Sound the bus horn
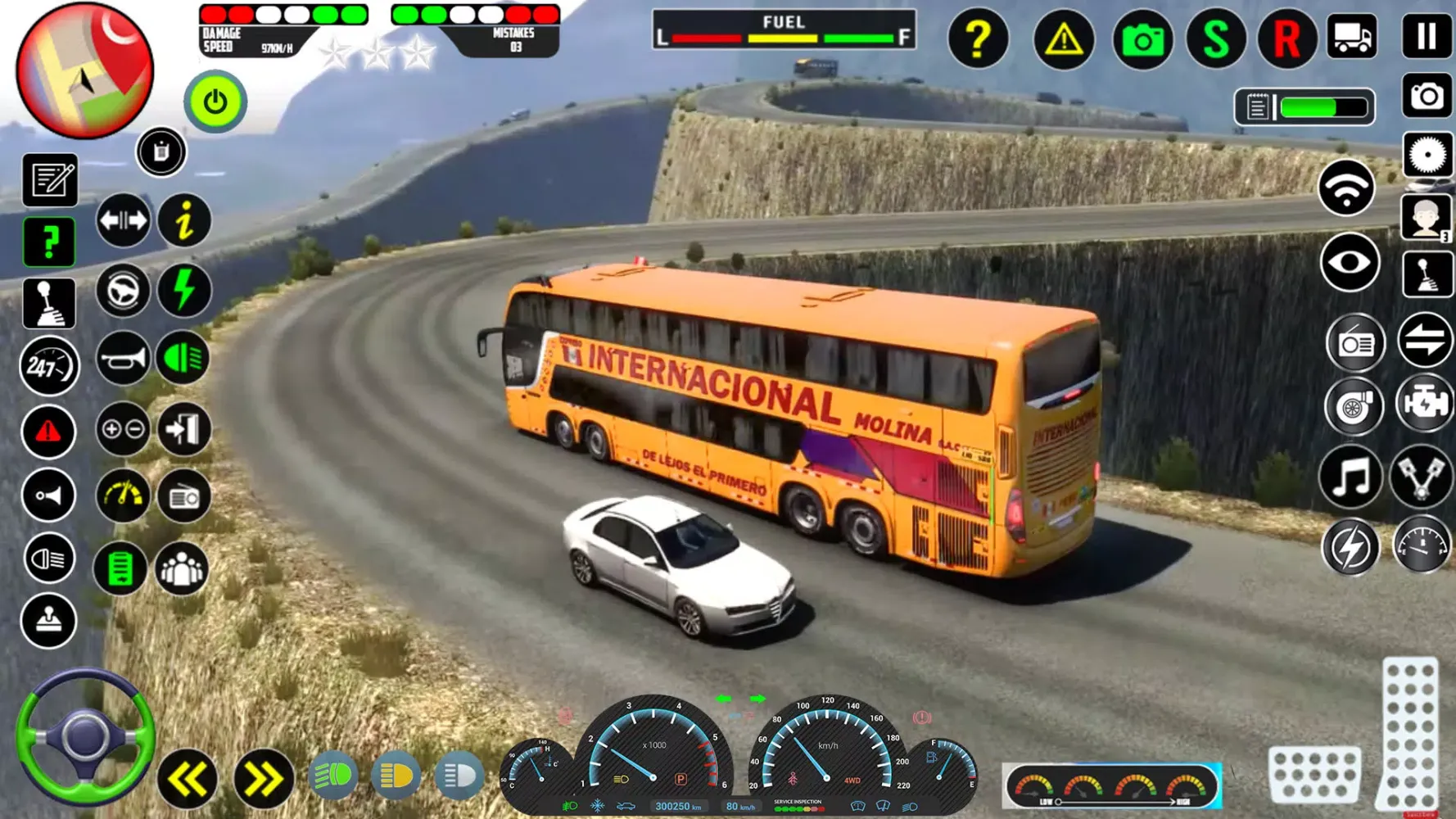This screenshot has width=1456, height=819. [123, 358]
